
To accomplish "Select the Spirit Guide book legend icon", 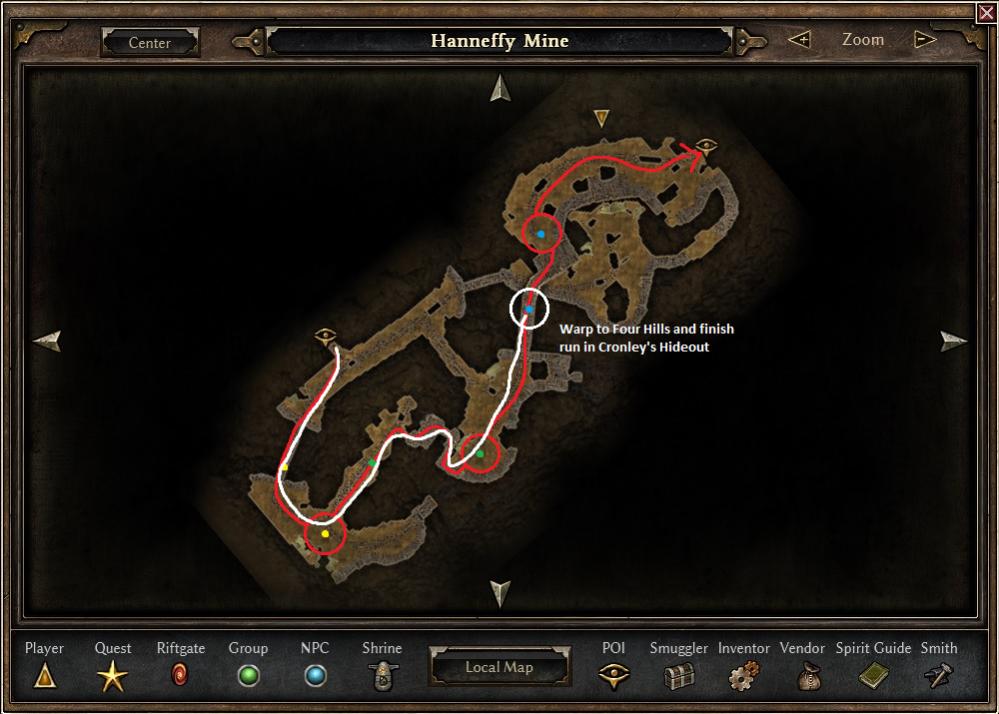I will pyautogui.click(x=873, y=677).
